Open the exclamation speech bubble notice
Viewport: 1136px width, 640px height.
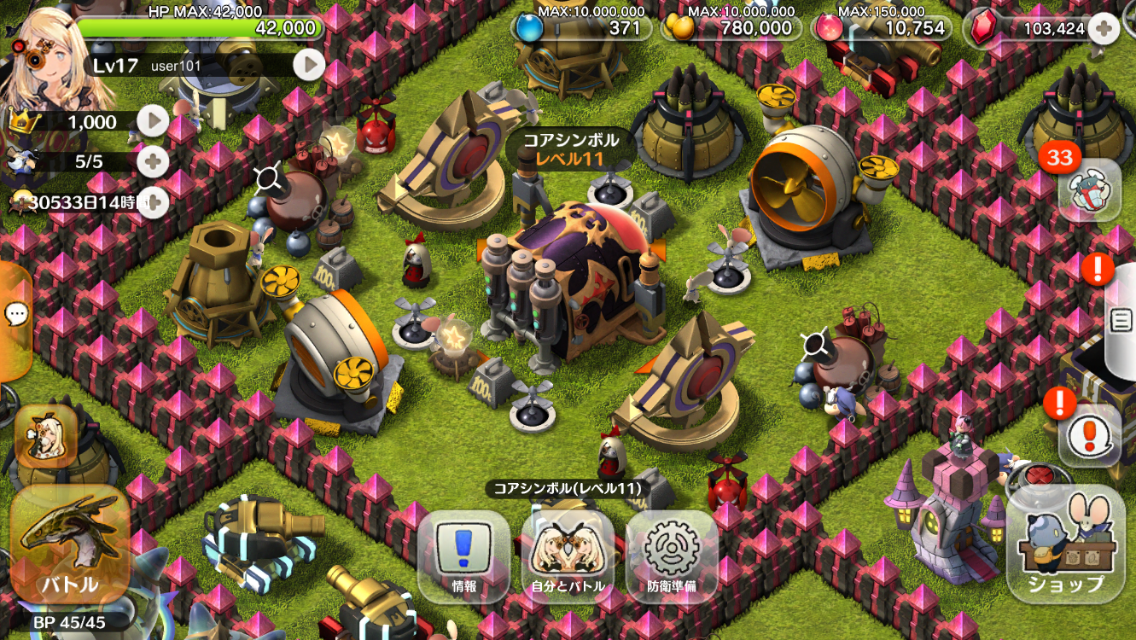(x=1088, y=435)
